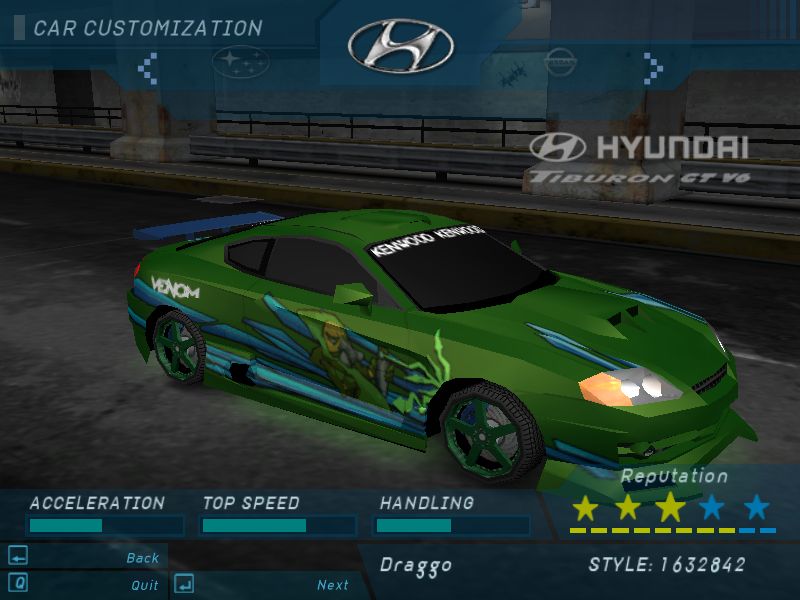Quit the car customization menu
Image resolution: width=800 pixels, height=600 pixels.
144,585
